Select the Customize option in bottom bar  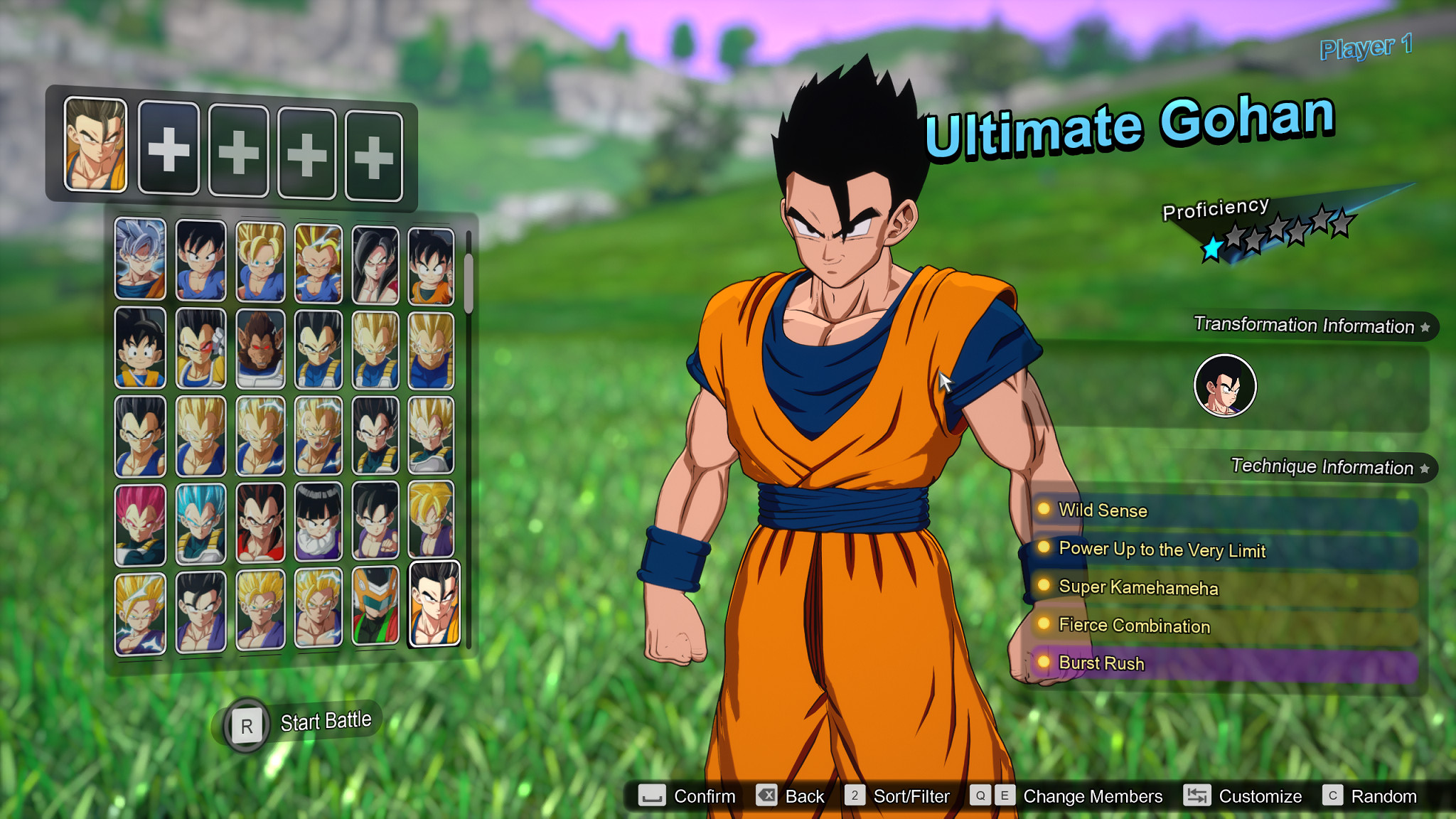(1260, 796)
